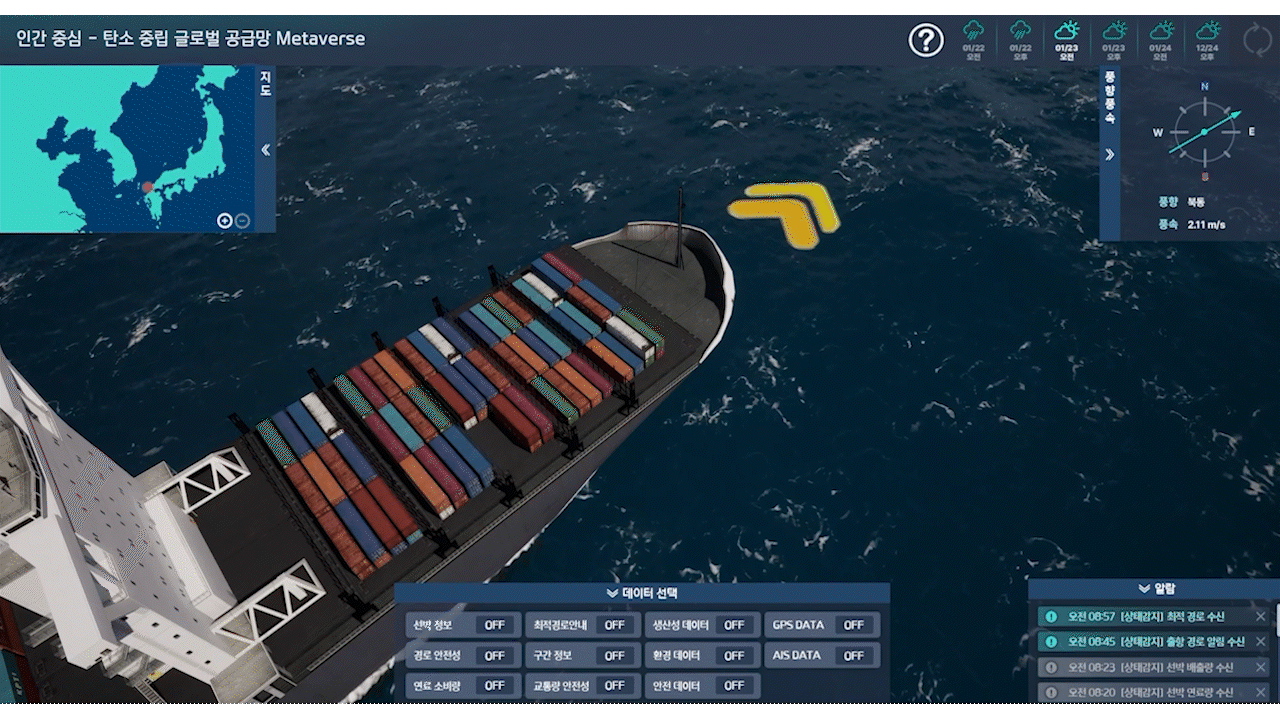
Task: Click the refresh arrows icon
Action: coord(1257,40)
